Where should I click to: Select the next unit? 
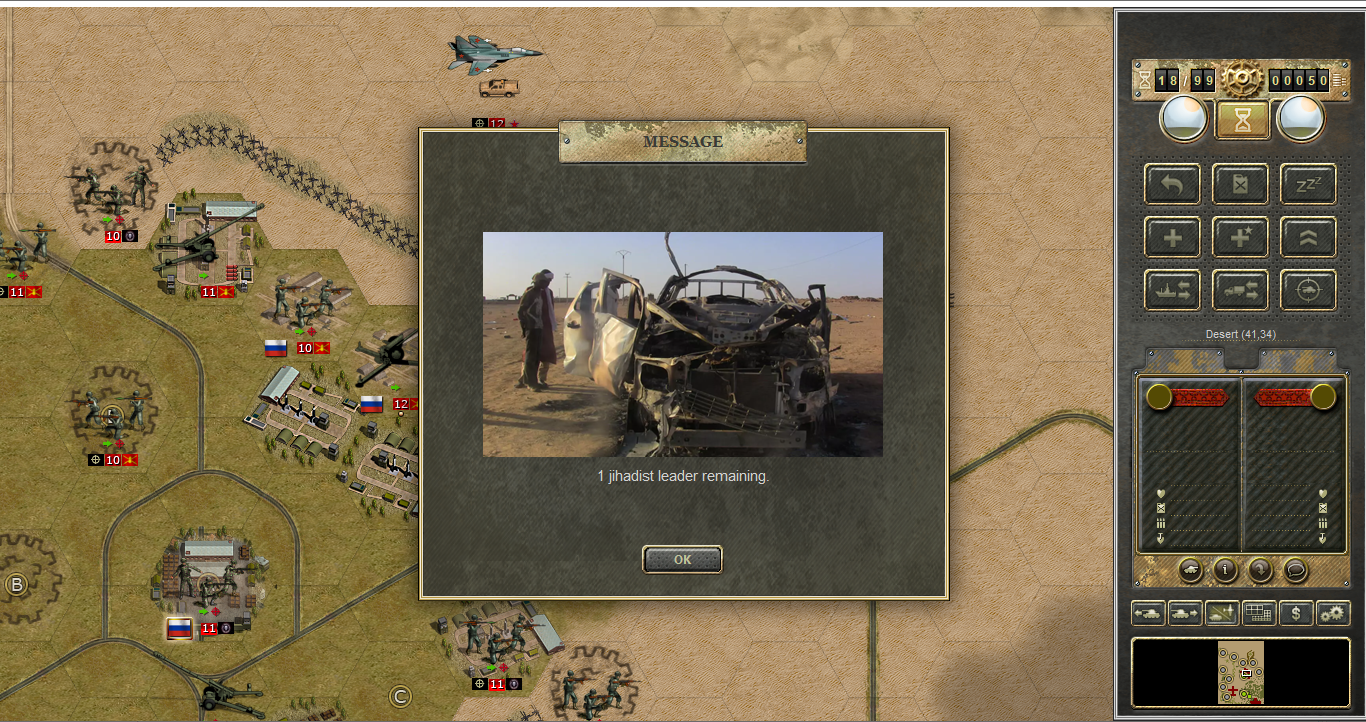pos(1185,613)
